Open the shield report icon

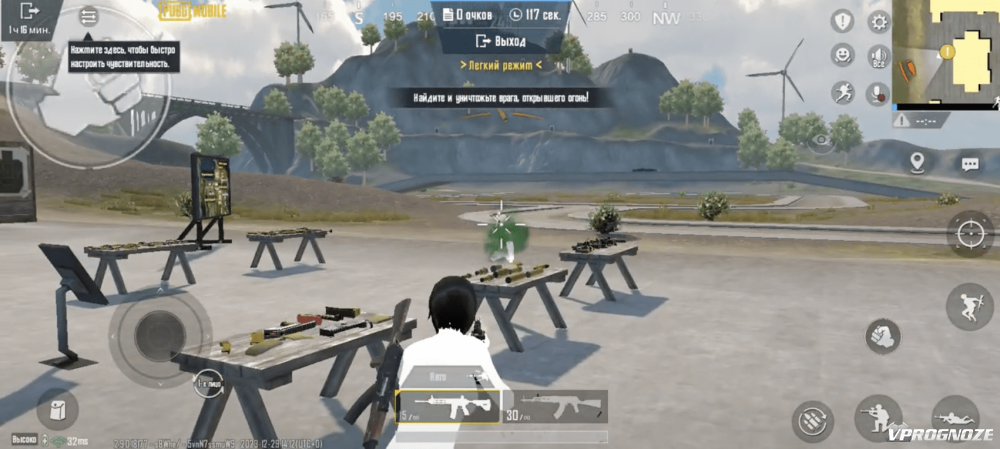click(843, 22)
